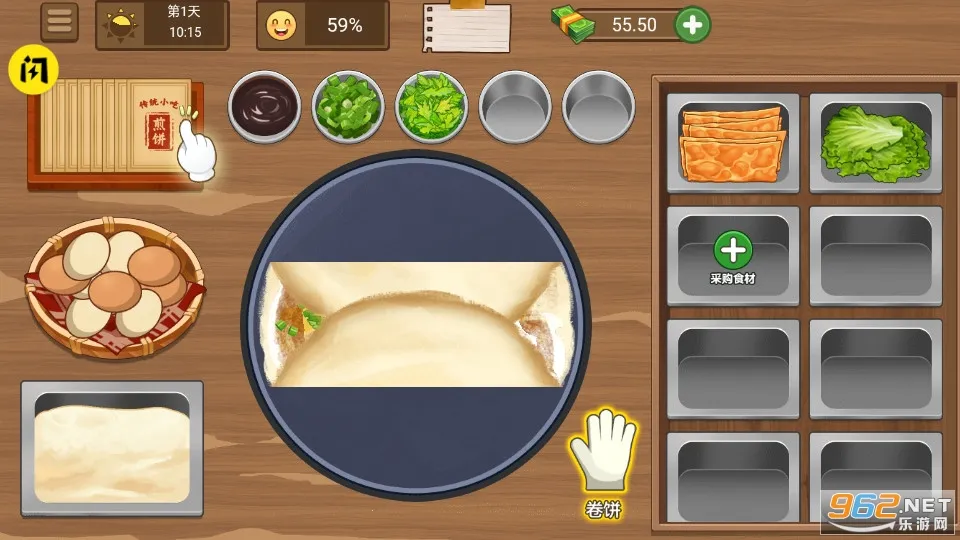
Task: Select the cilantro bowl
Action: coord(431,104)
